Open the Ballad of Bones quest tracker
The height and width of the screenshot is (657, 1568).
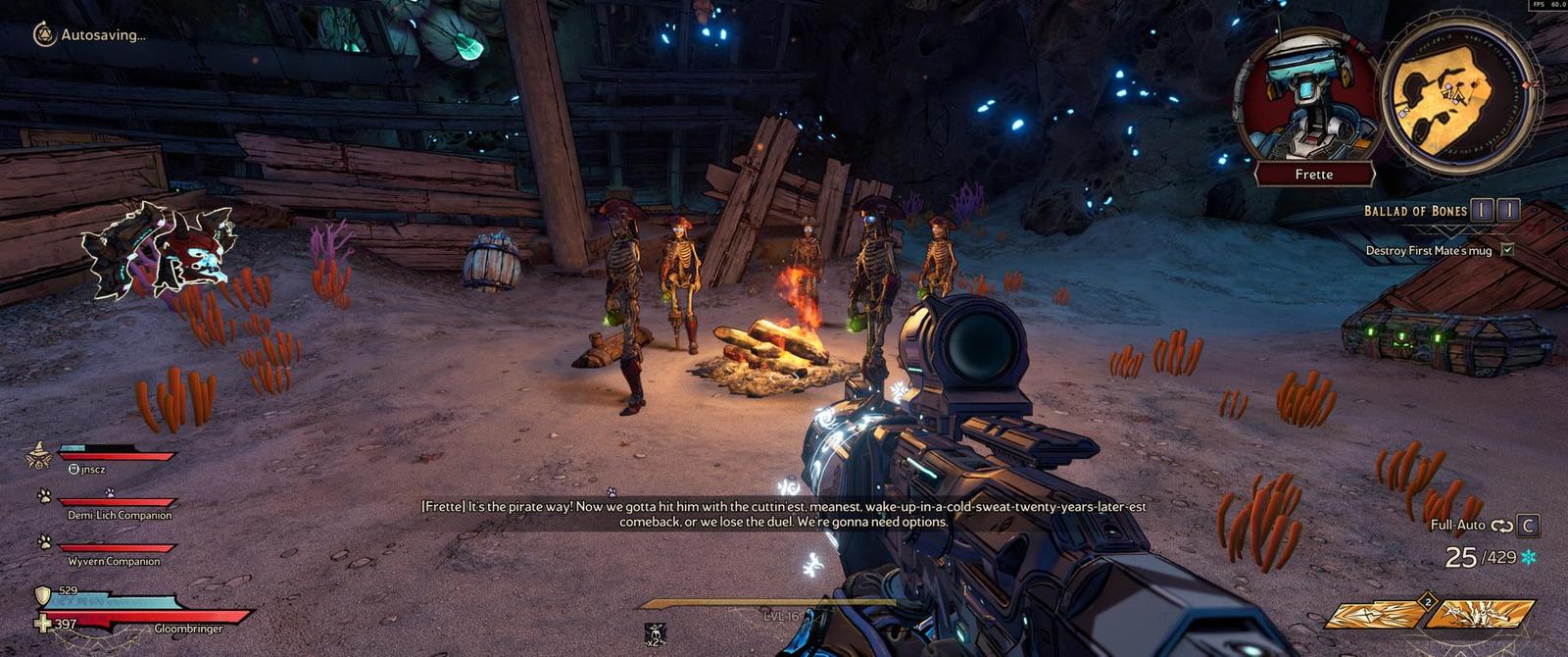[1415, 211]
